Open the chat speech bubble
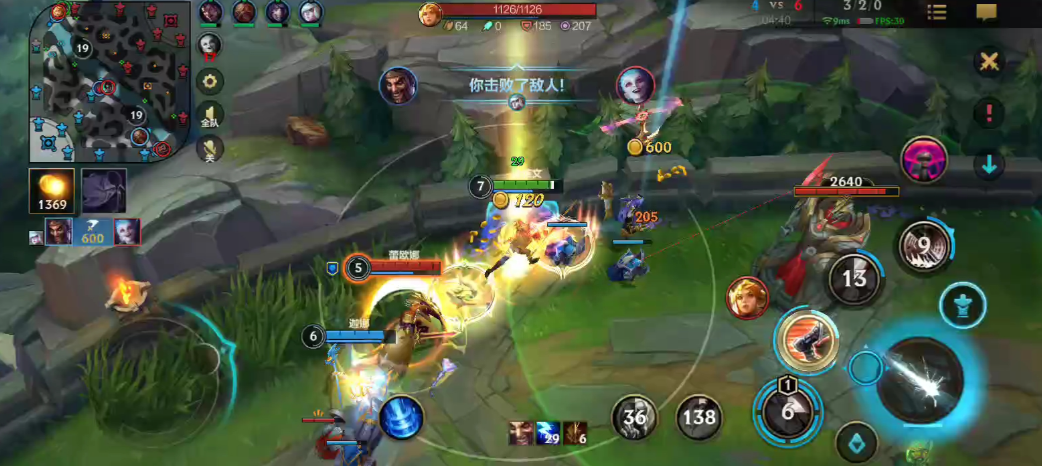 tap(987, 12)
